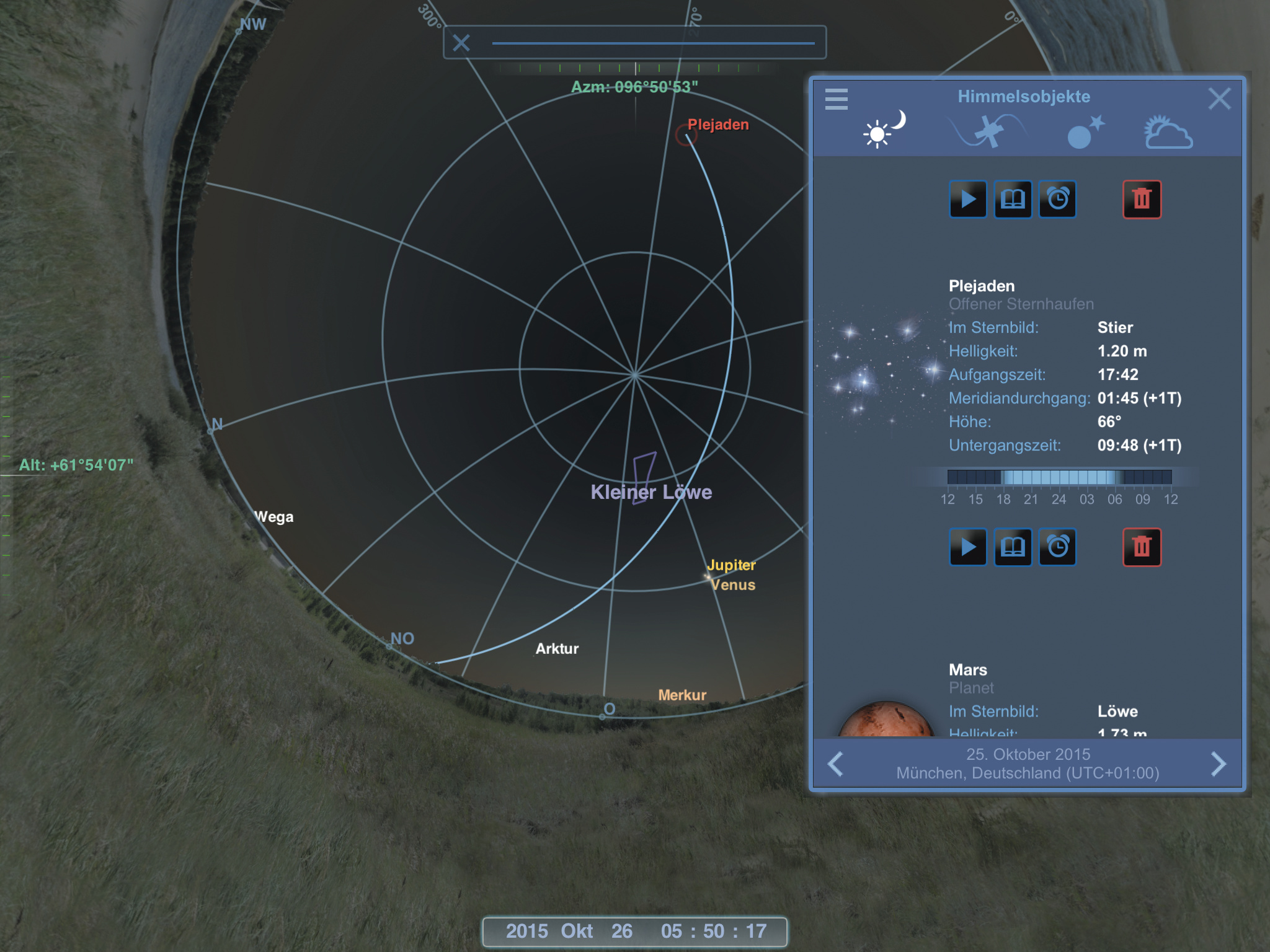
Task: Open the Himmelsobjekte hamburger menu
Action: pos(836,99)
